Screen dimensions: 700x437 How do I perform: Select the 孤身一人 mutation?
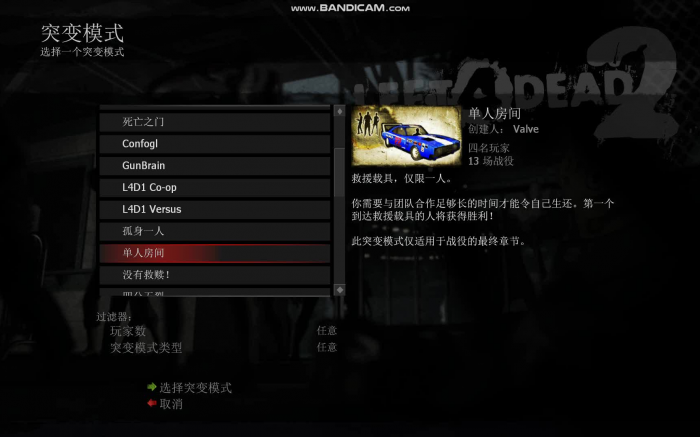tap(214, 231)
